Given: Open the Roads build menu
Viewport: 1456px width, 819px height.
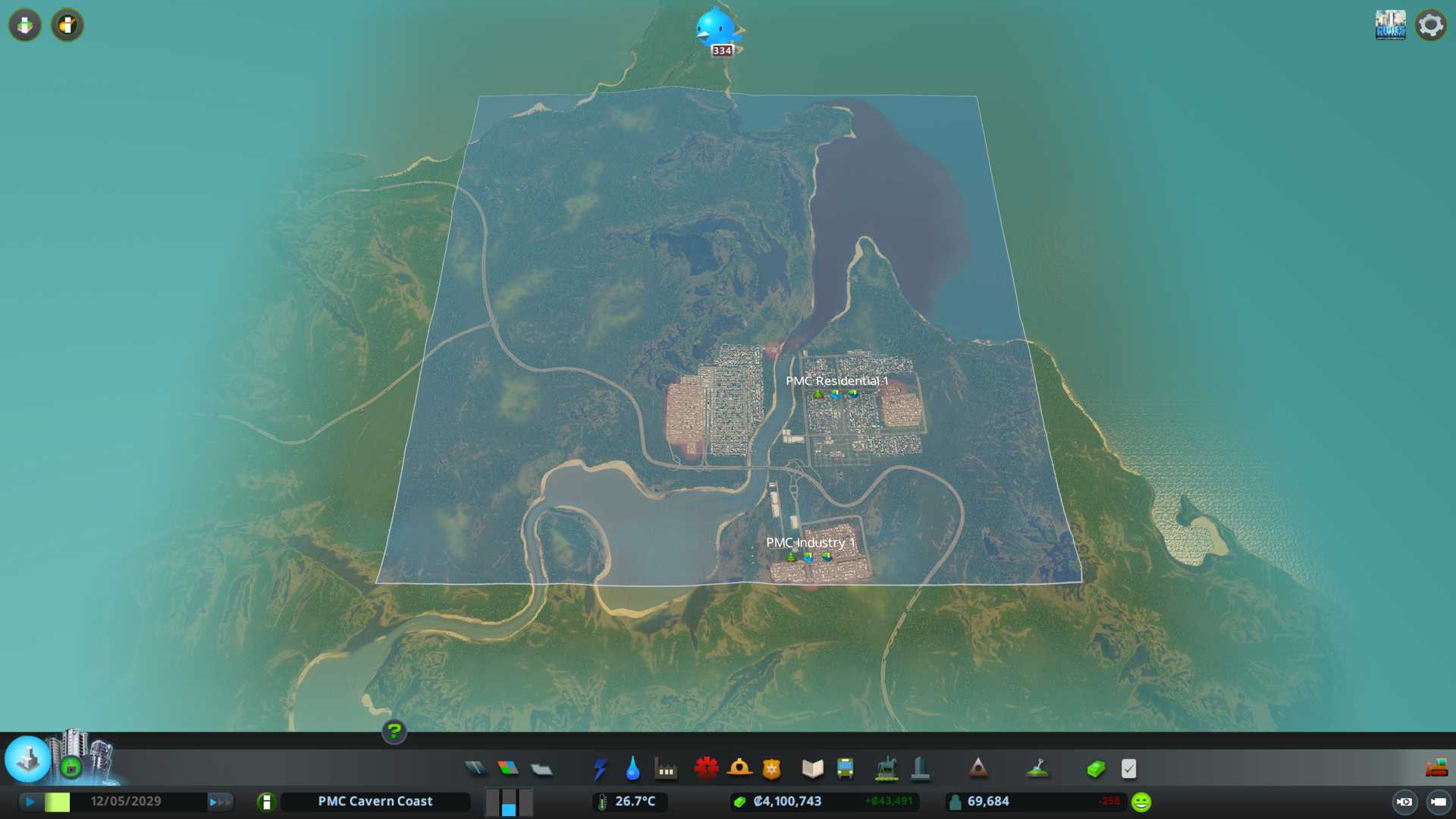Looking at the screenshot, I should 475,769.
